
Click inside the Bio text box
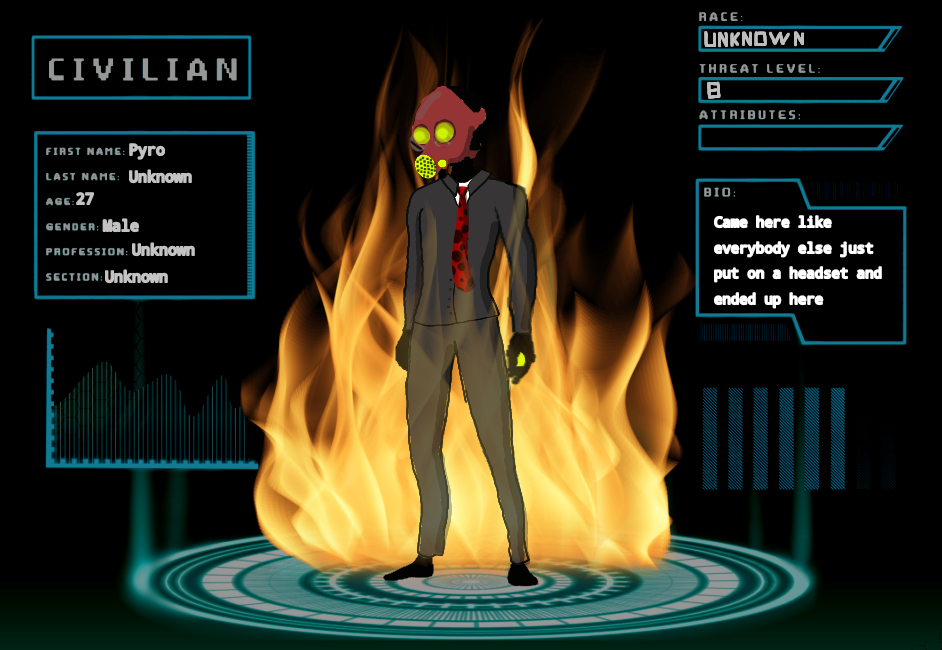[798, 260]
